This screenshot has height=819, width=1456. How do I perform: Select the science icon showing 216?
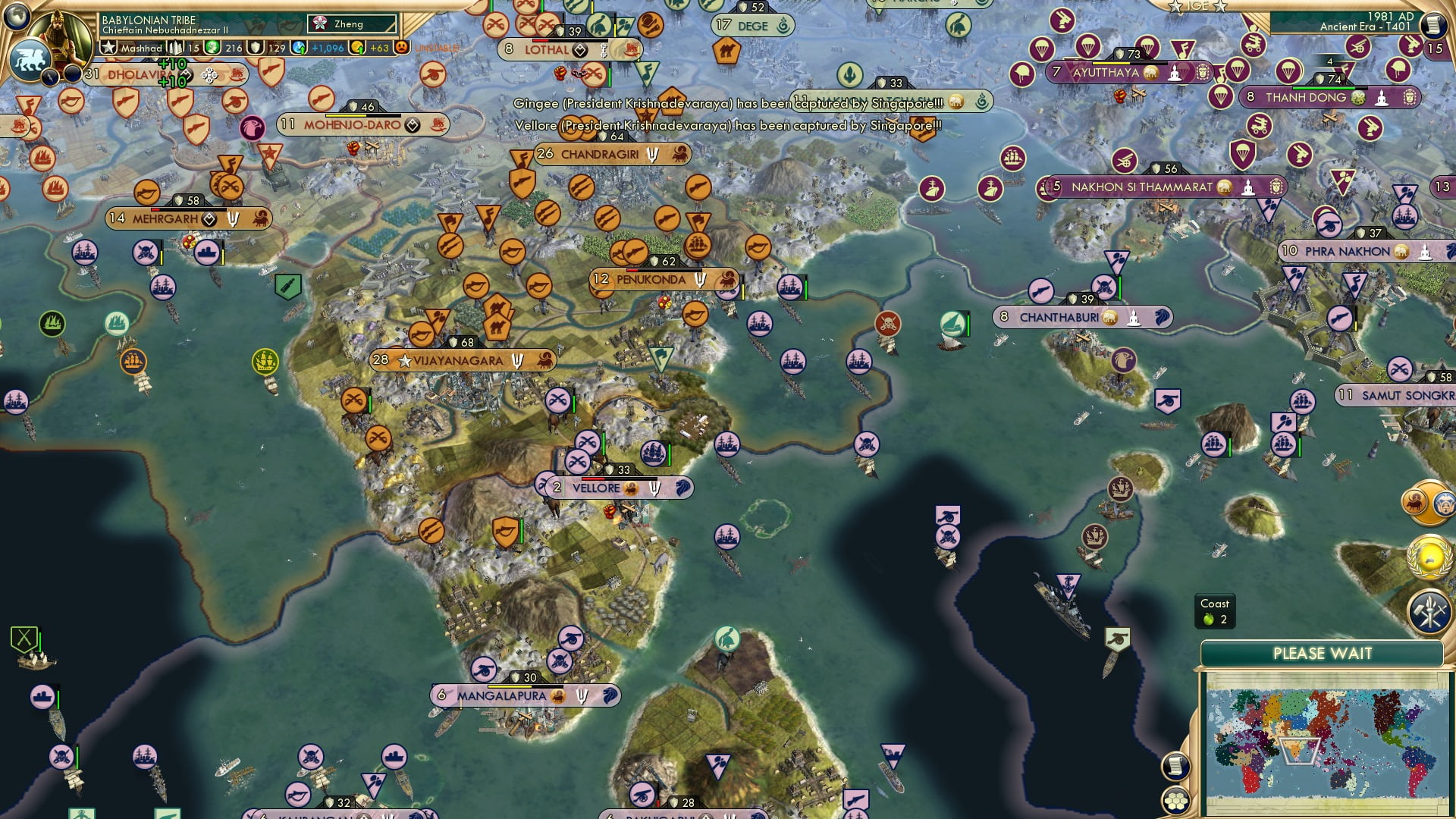(x=212, y=47)
